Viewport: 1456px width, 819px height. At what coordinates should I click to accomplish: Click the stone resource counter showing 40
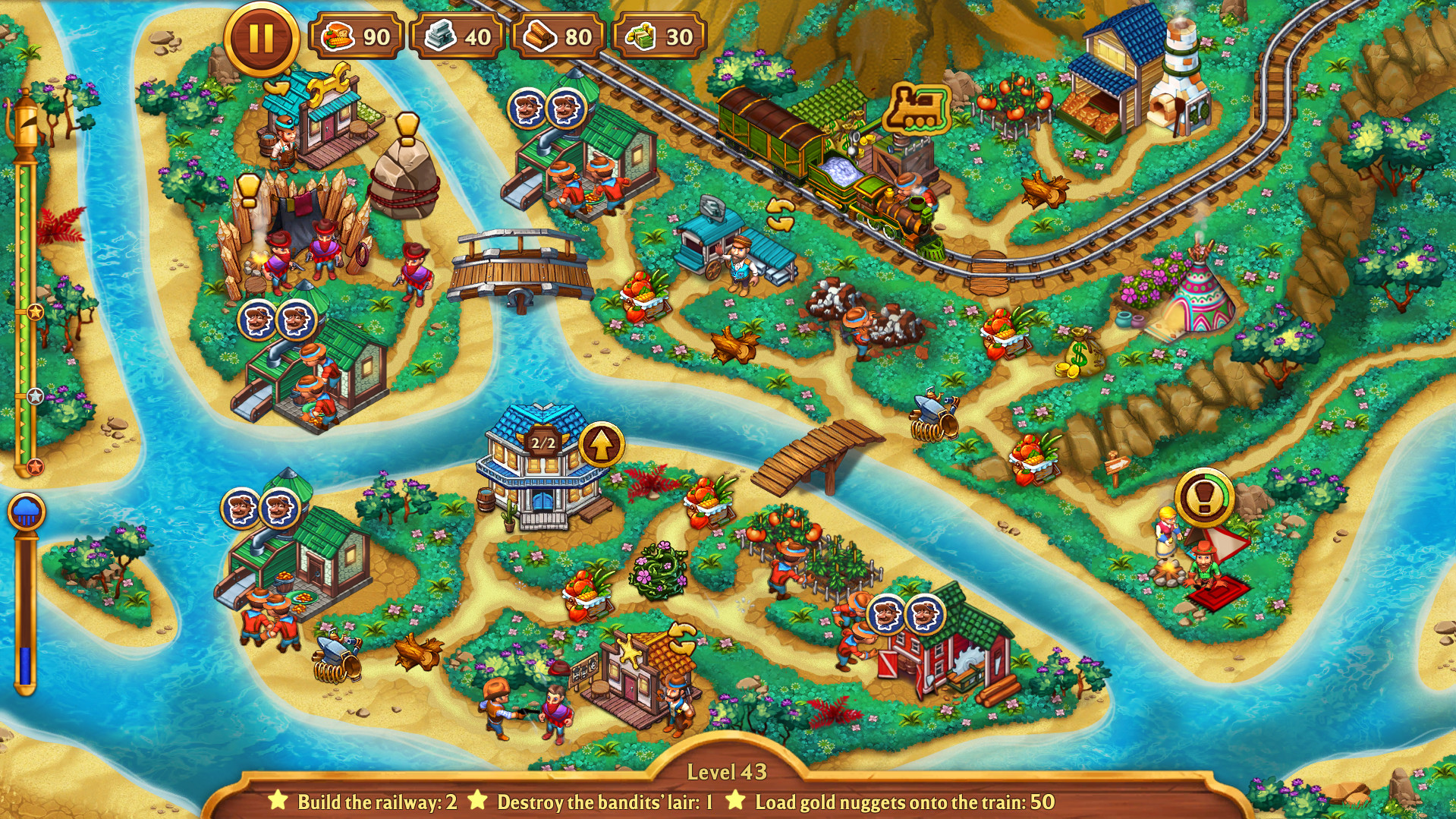point(459,34)
